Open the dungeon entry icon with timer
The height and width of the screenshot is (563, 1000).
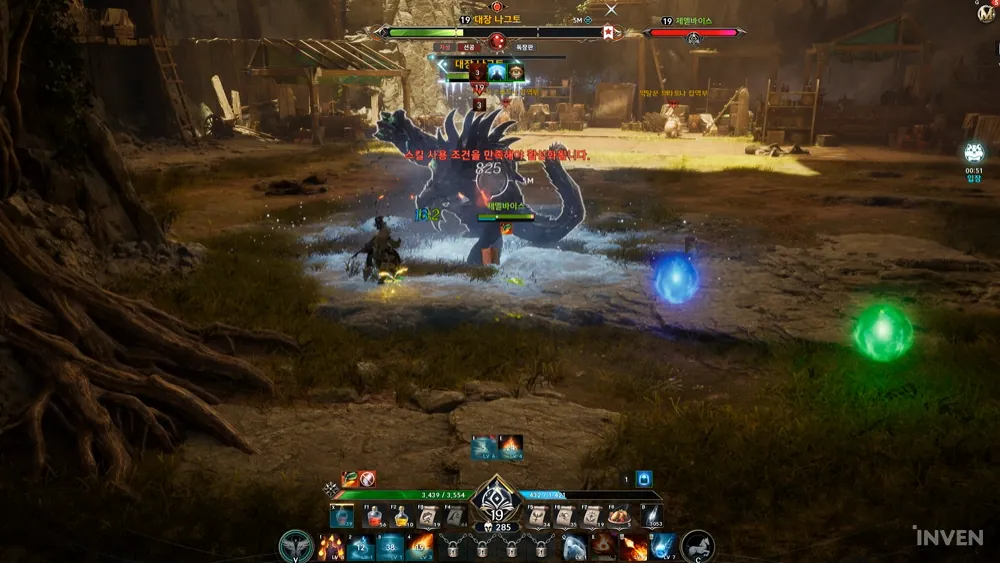974,154
